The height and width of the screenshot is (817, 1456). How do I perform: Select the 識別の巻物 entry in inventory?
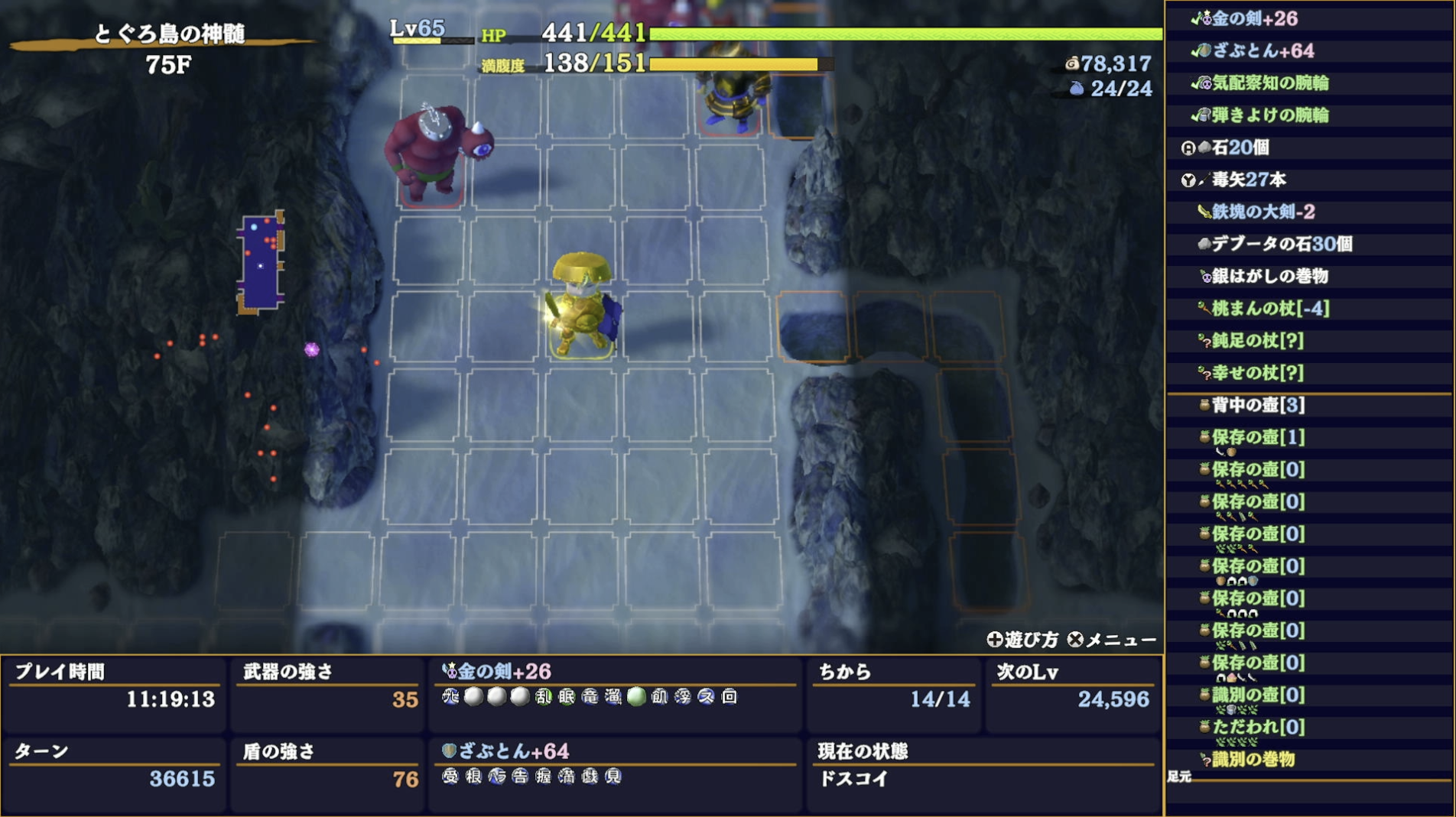(x=1246, y=760)
